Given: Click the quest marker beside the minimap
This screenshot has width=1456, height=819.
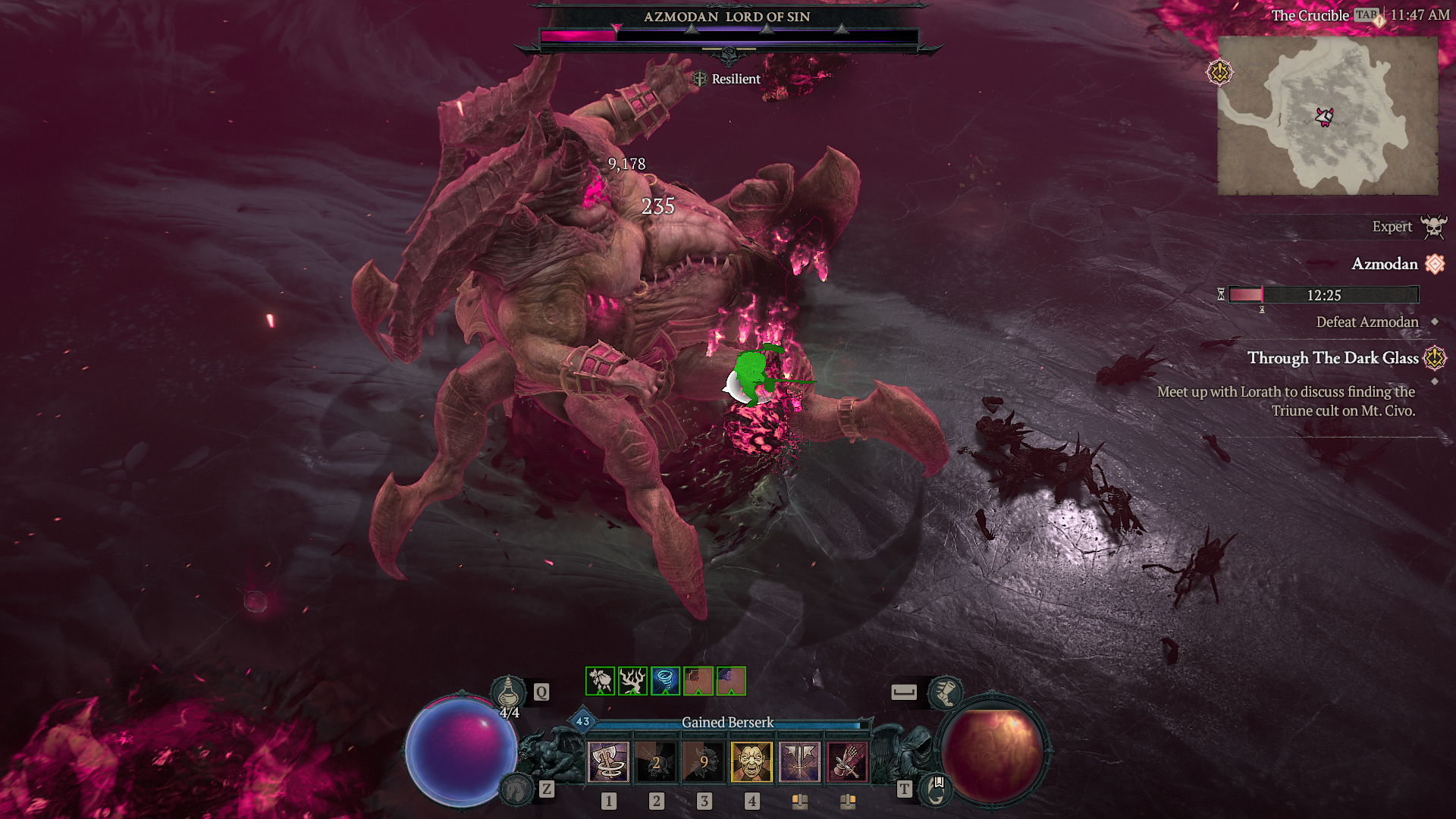Looking at the screenshot, I should [1219, 73].
